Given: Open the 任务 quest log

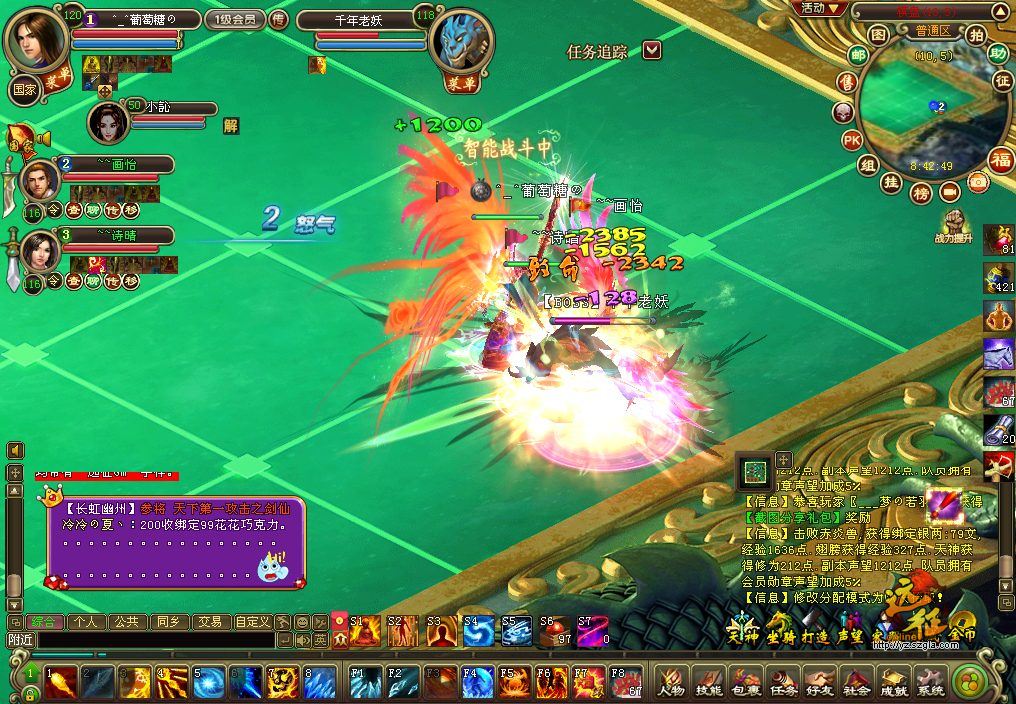Looking at the screenshot, I should coord(783,683).
